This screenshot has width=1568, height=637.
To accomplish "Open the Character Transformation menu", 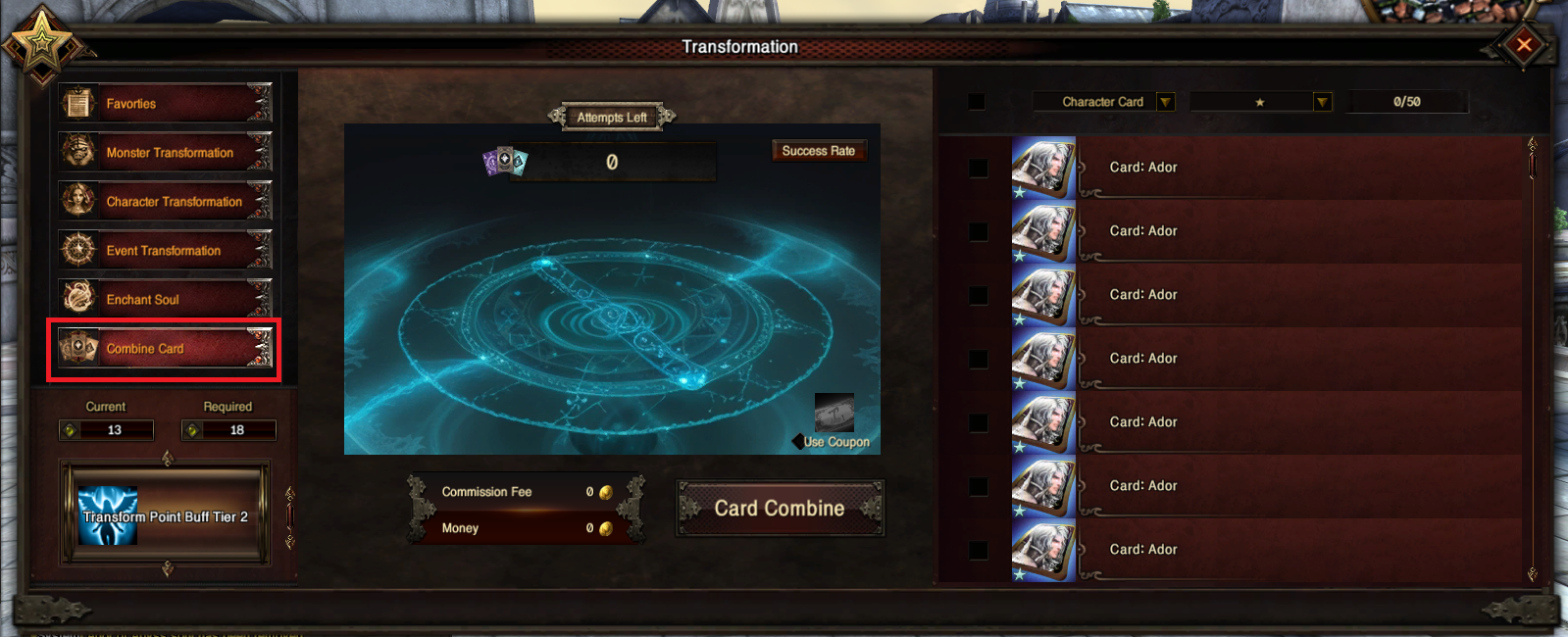I will [x=164, y=202].
